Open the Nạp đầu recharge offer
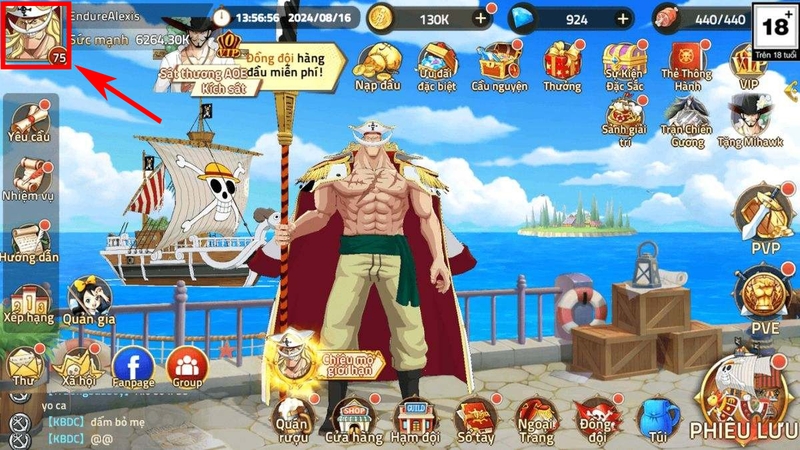Viewport: 800px width, 450px height. pos(376,63)
